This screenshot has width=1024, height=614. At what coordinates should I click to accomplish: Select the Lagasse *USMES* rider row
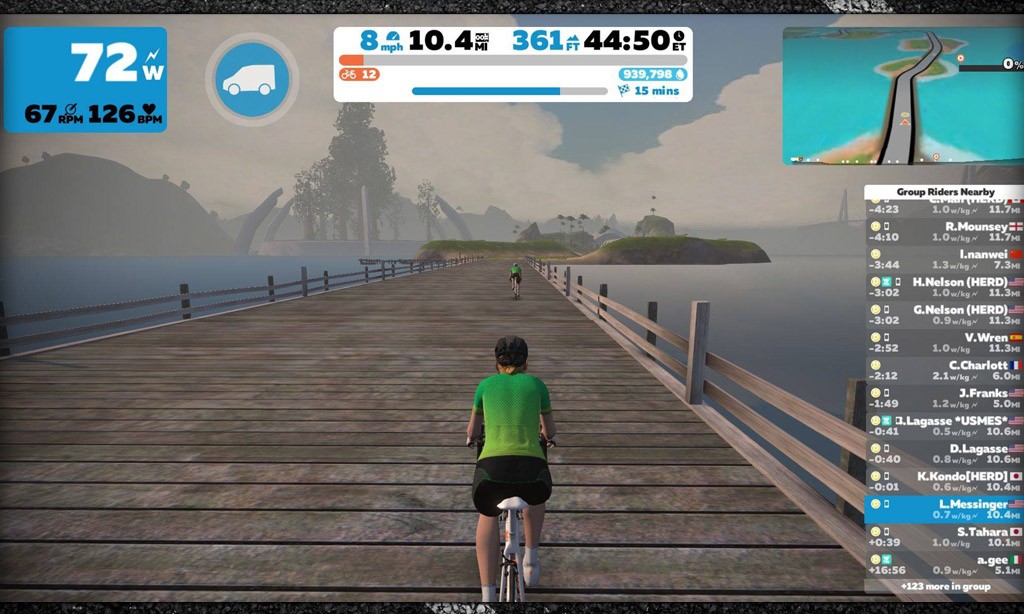944,426
